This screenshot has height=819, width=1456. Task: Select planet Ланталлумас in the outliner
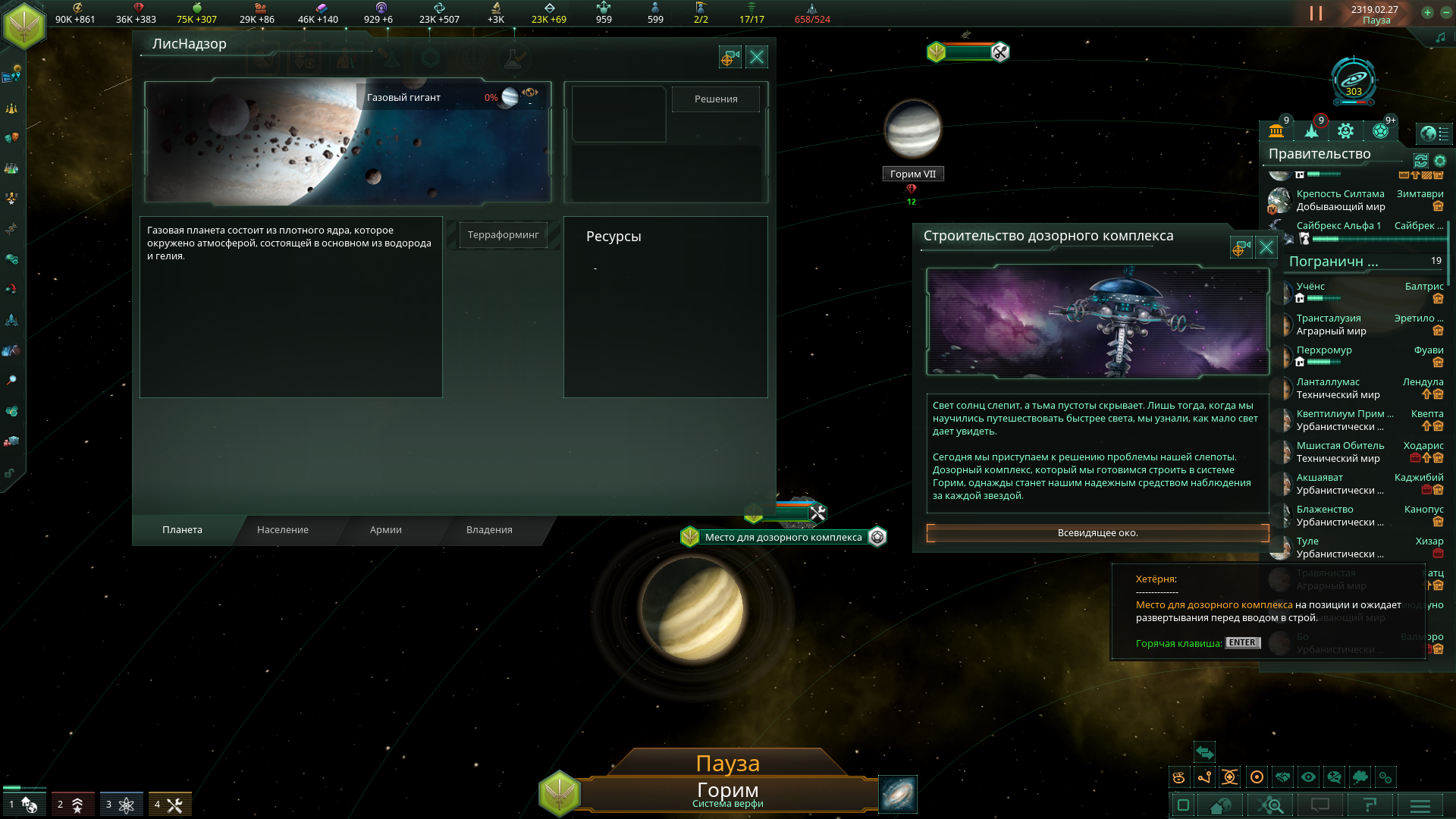[1328, 382]
